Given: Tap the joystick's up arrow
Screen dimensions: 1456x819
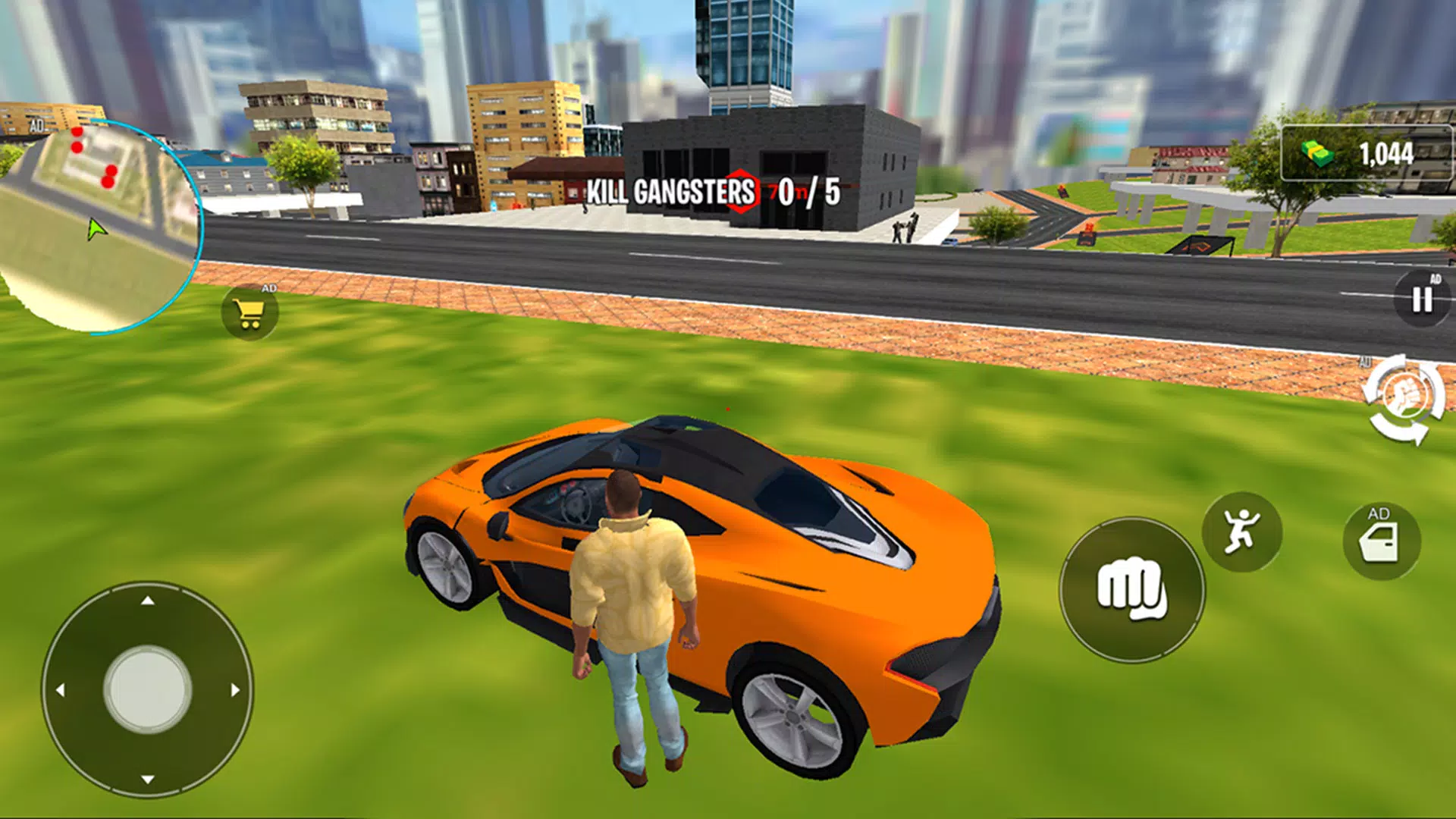Looking at the screenshot, I should tap(148, 601).
